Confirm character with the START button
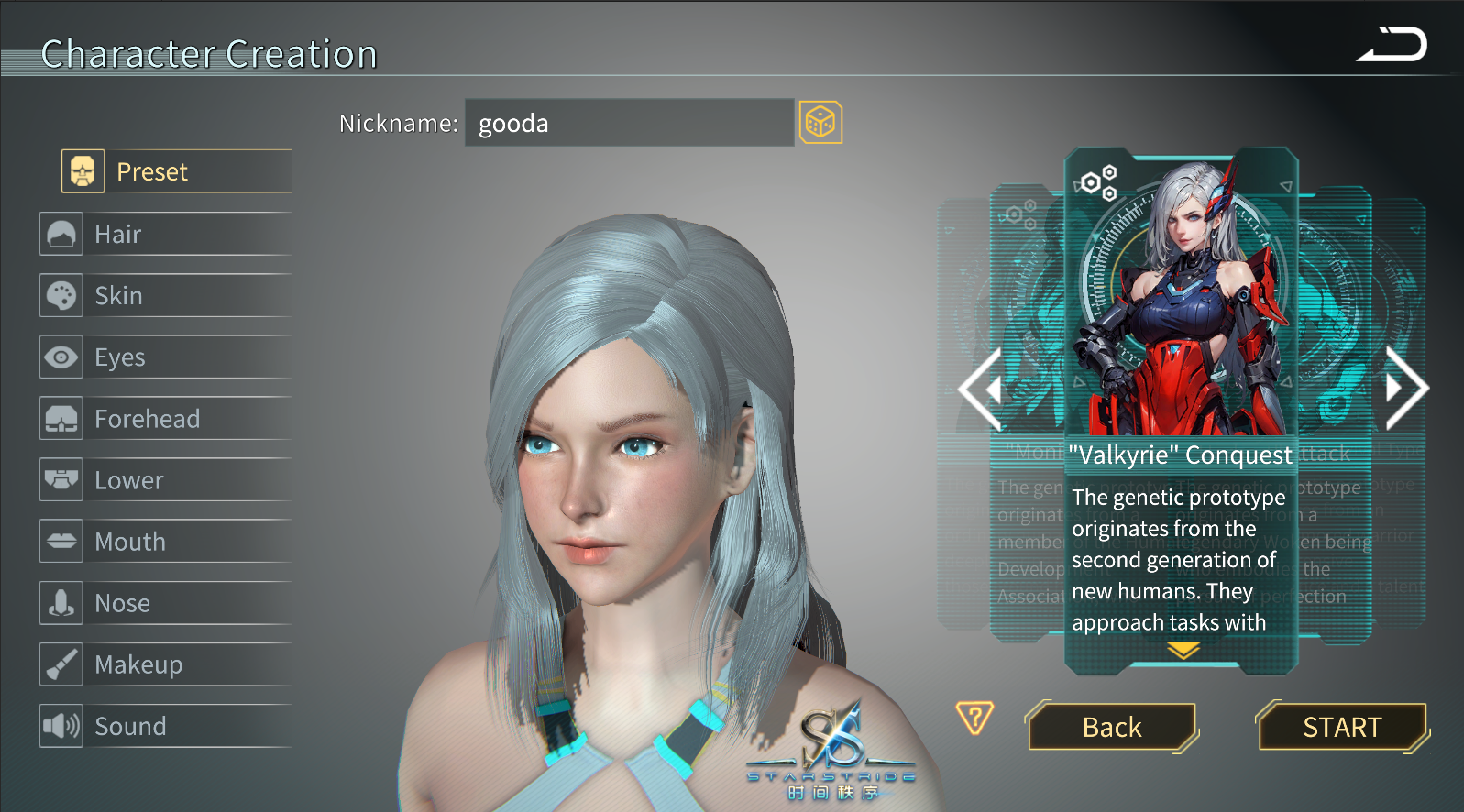 (x=1342, y=727)
